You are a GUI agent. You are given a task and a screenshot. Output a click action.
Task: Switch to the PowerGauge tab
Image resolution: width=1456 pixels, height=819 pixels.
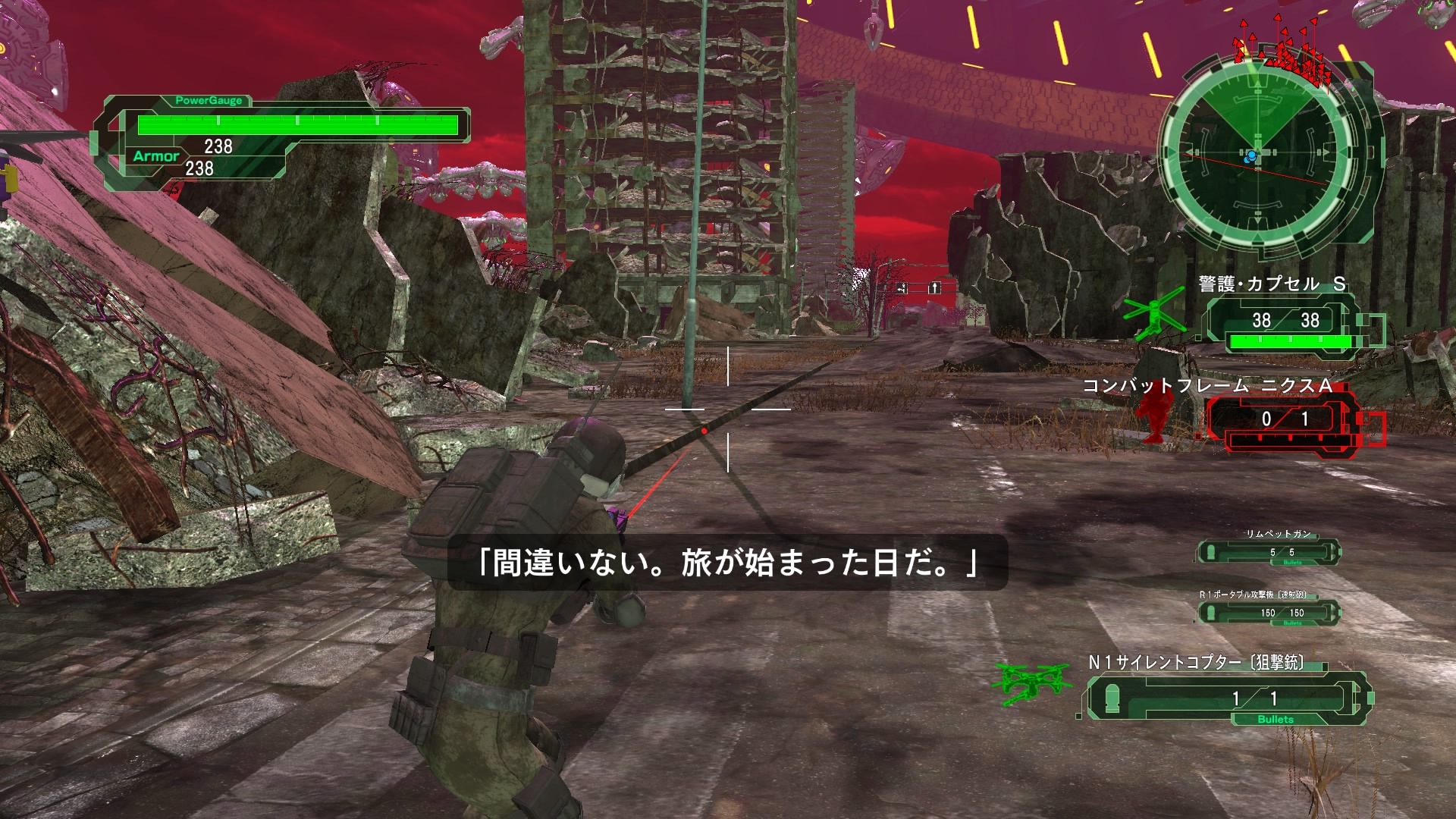[209, 99]
